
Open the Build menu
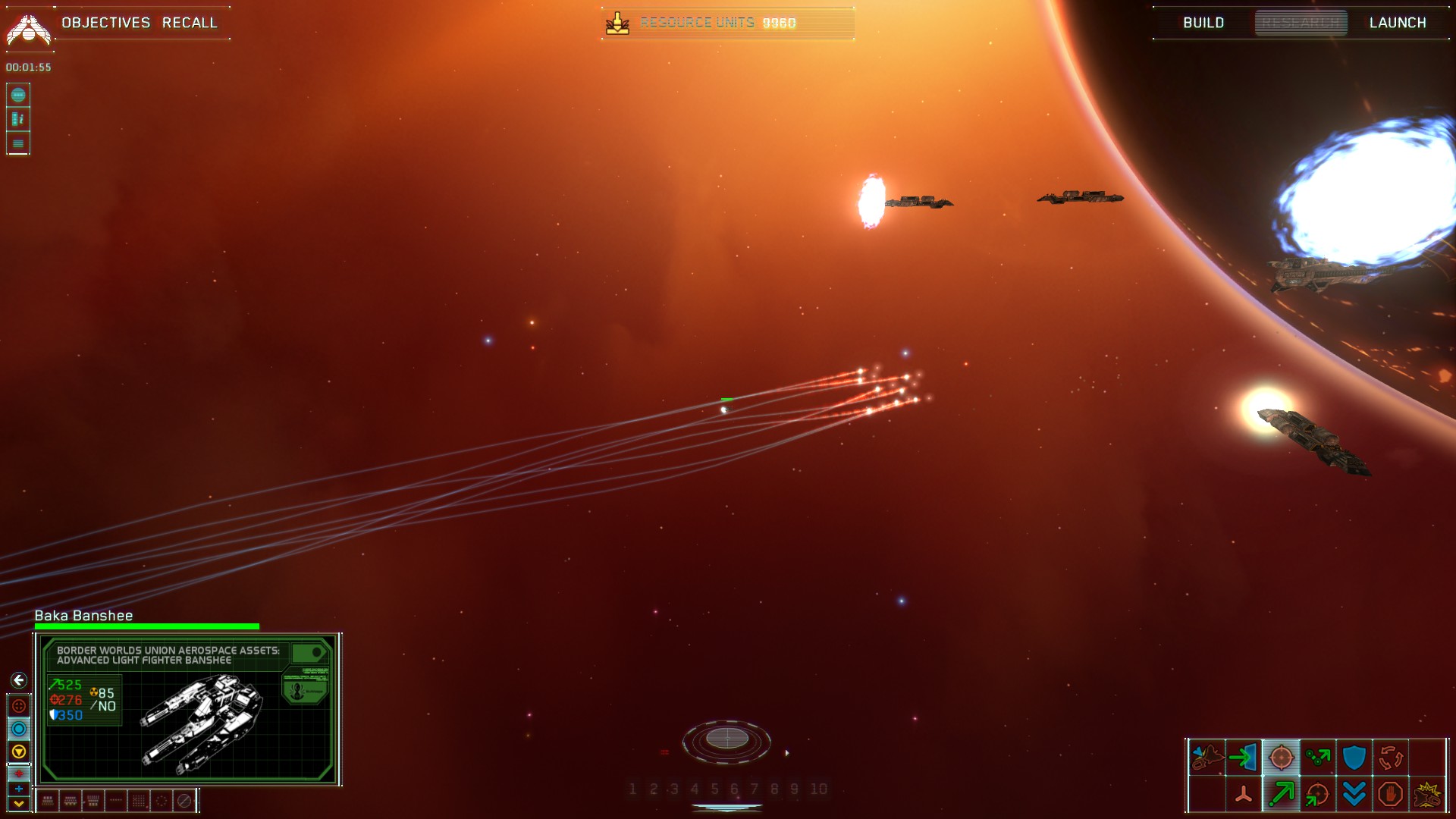(x=1203, y=23)
